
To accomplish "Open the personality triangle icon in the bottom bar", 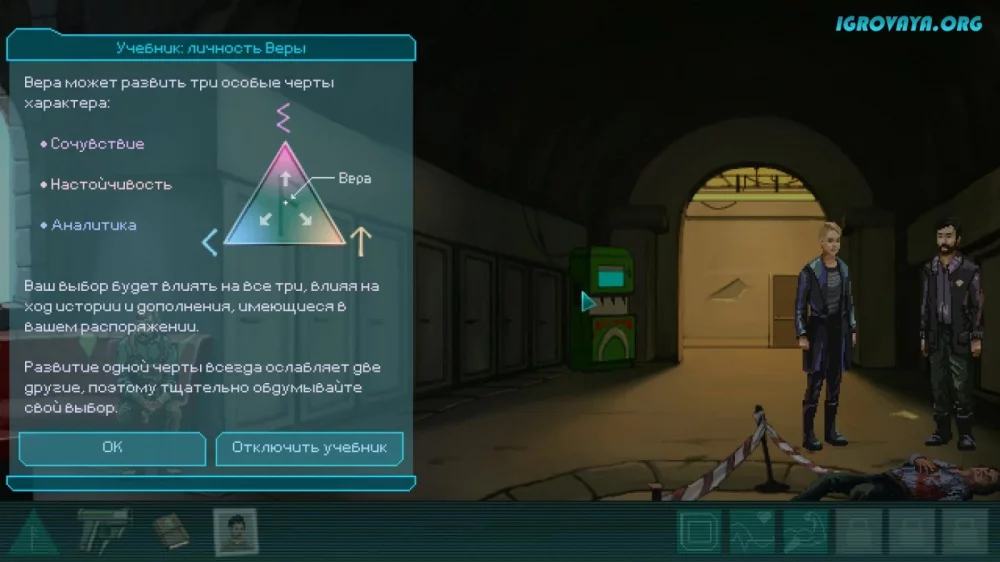I will 33,531.
